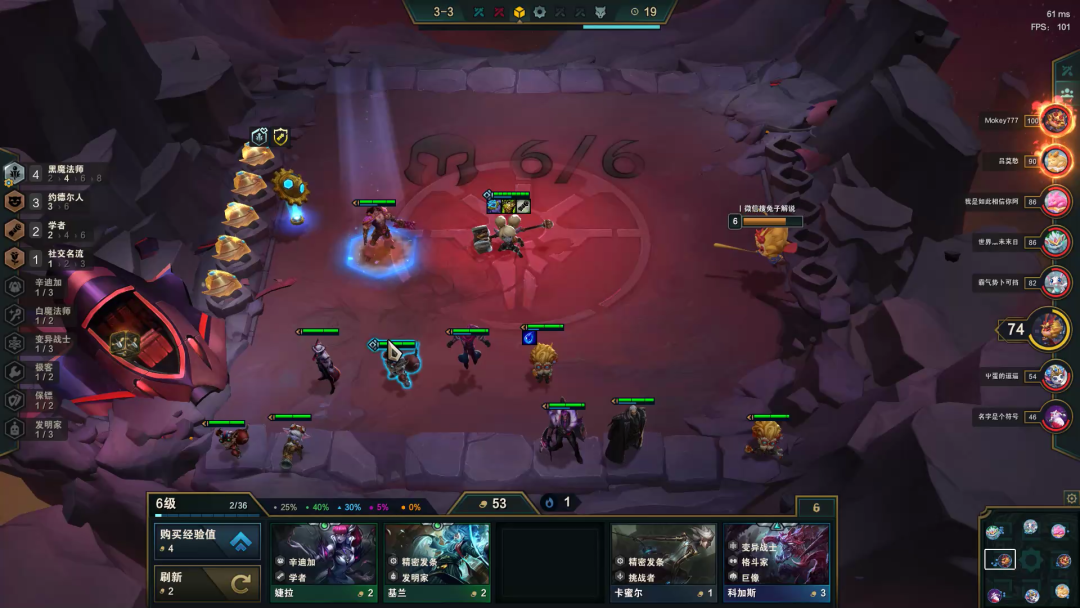The image size is (1080, 608).
Task: Buy experience with the 购买经验值 button
Action: click(208, 541)
